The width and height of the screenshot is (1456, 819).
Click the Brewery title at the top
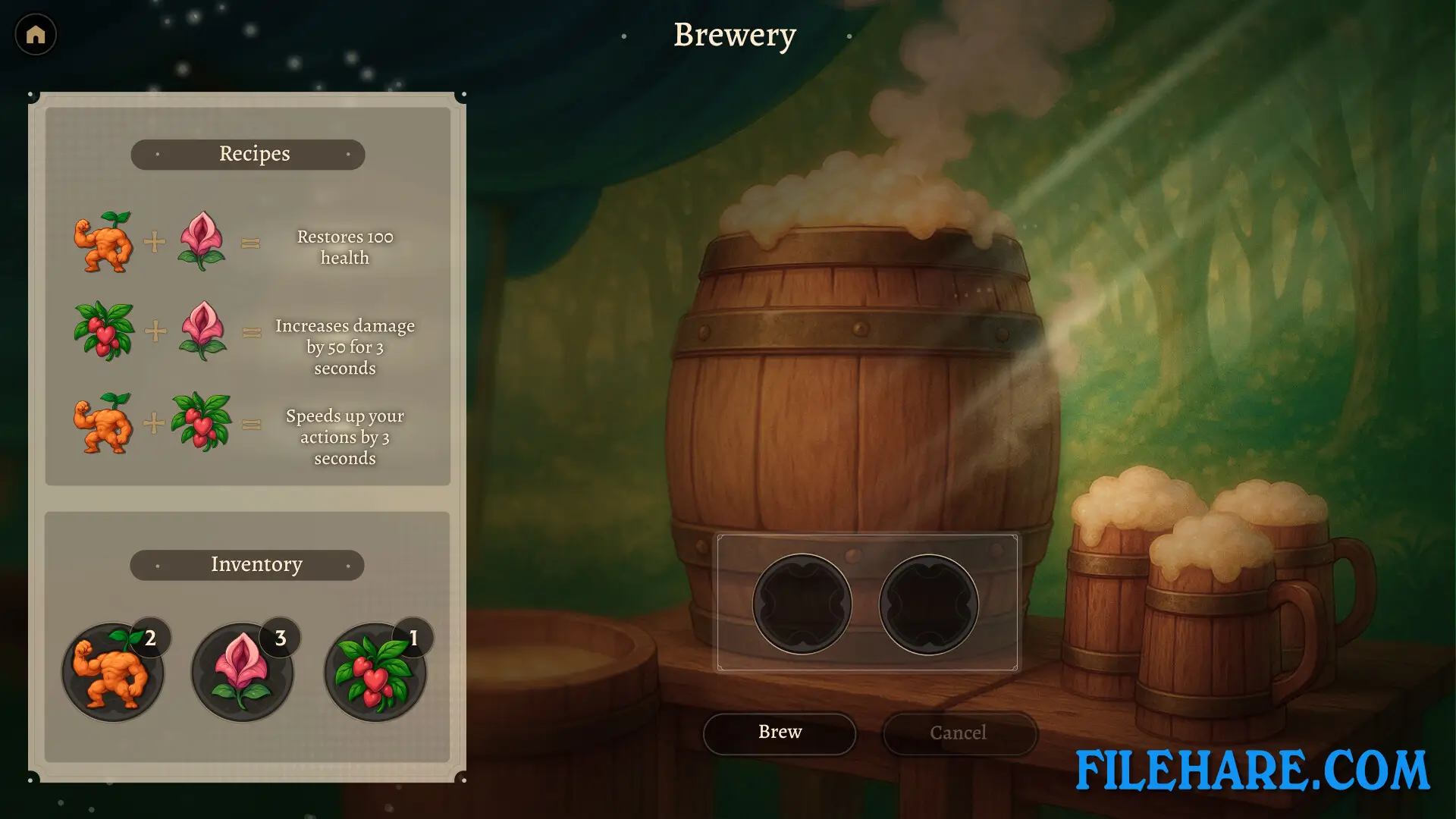point(733,35)
